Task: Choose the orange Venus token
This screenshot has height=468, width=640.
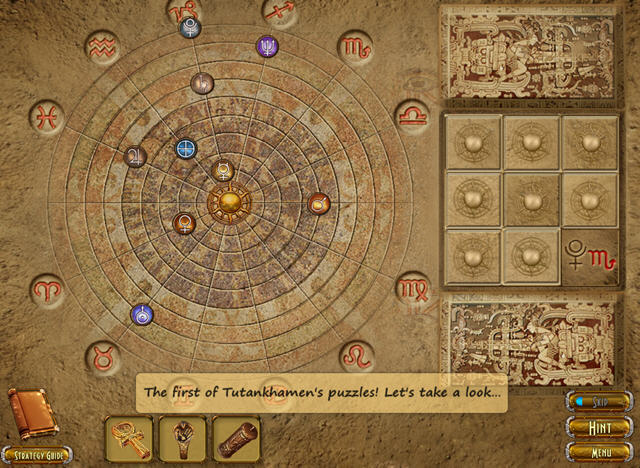Action: (184, 222)
